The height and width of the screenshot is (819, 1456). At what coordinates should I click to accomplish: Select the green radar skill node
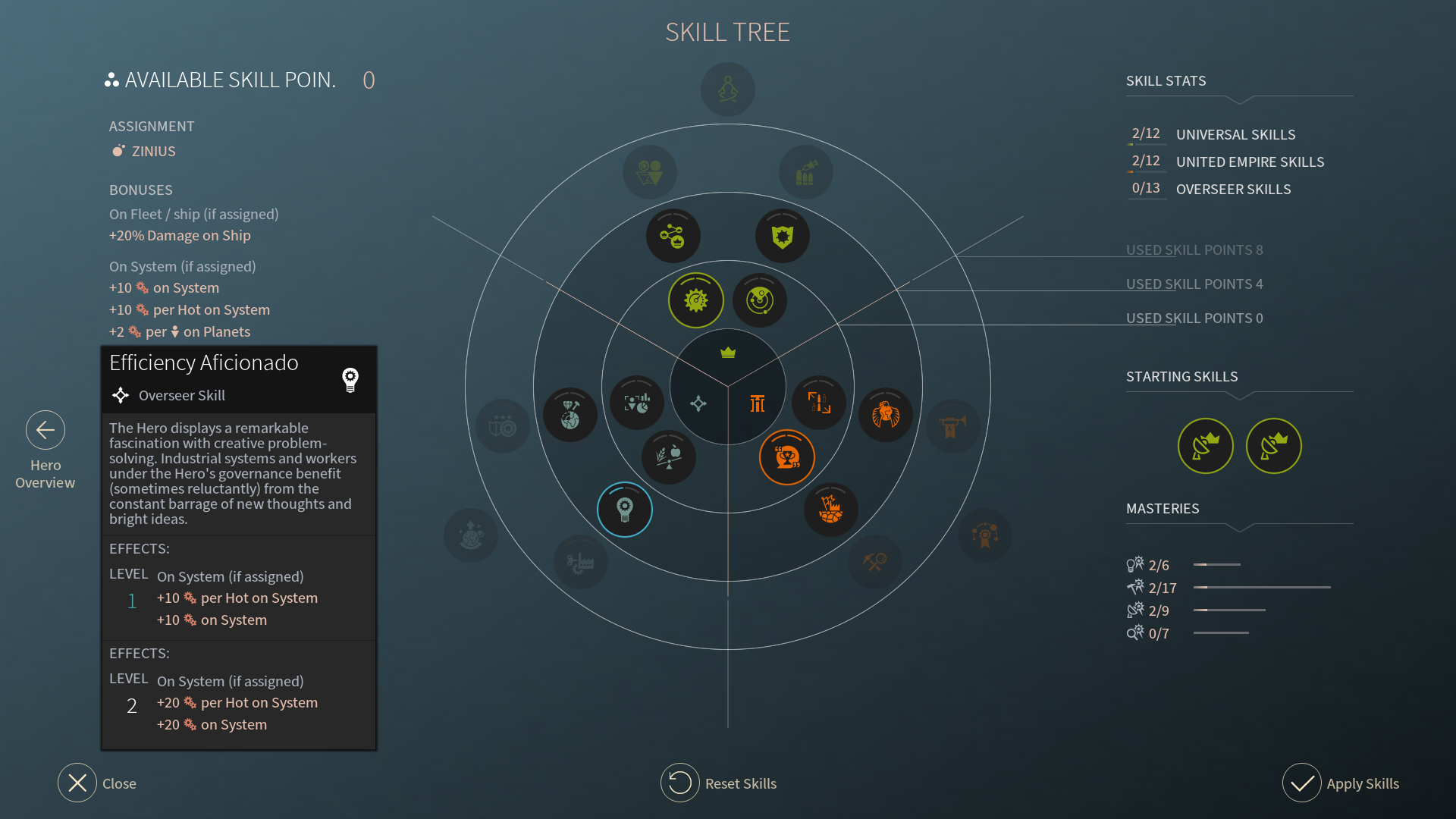click(760, 301)
